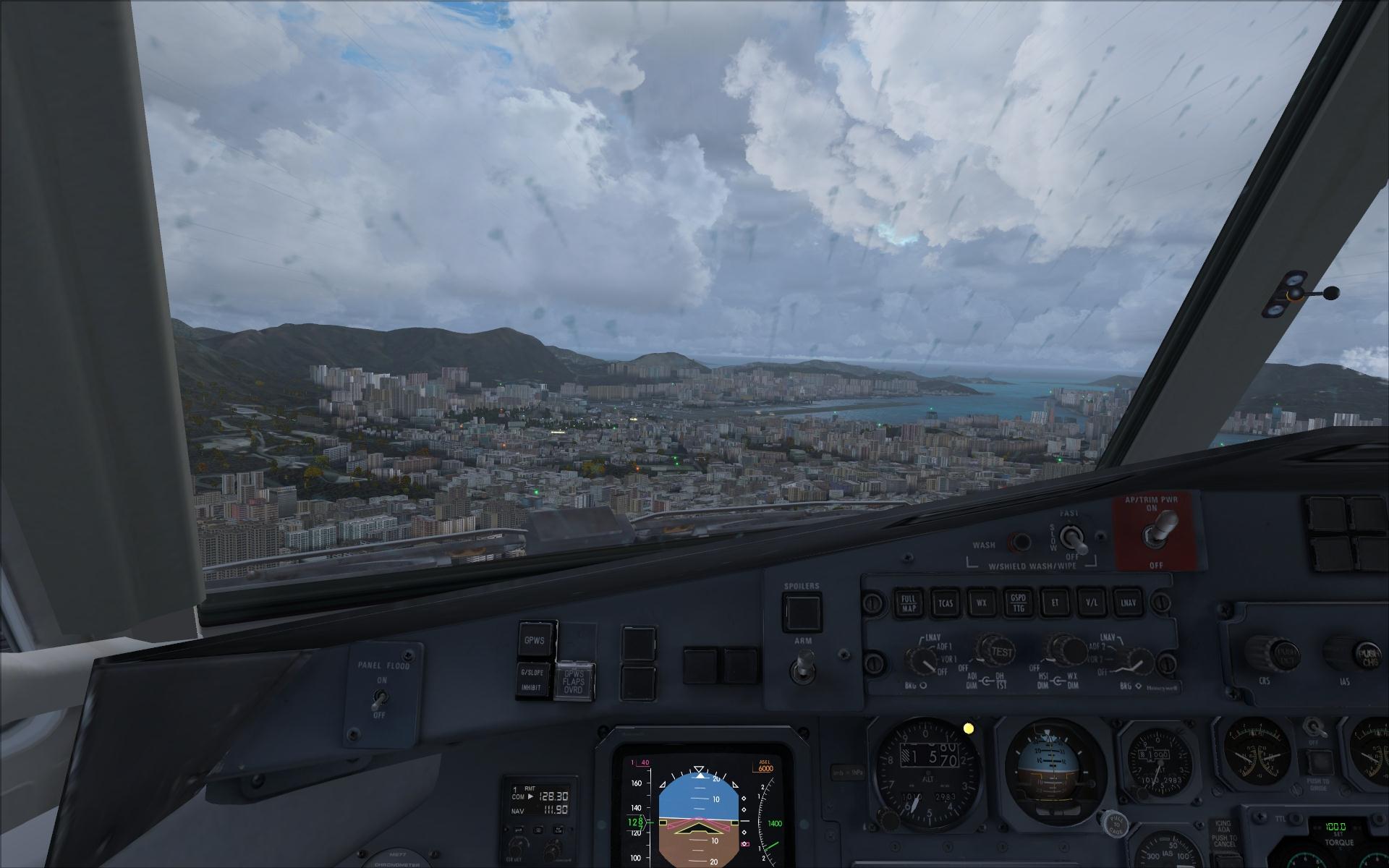Toggle the PANEL FLOOD light switch
The image size is (1389, 868).
[378, 698]
